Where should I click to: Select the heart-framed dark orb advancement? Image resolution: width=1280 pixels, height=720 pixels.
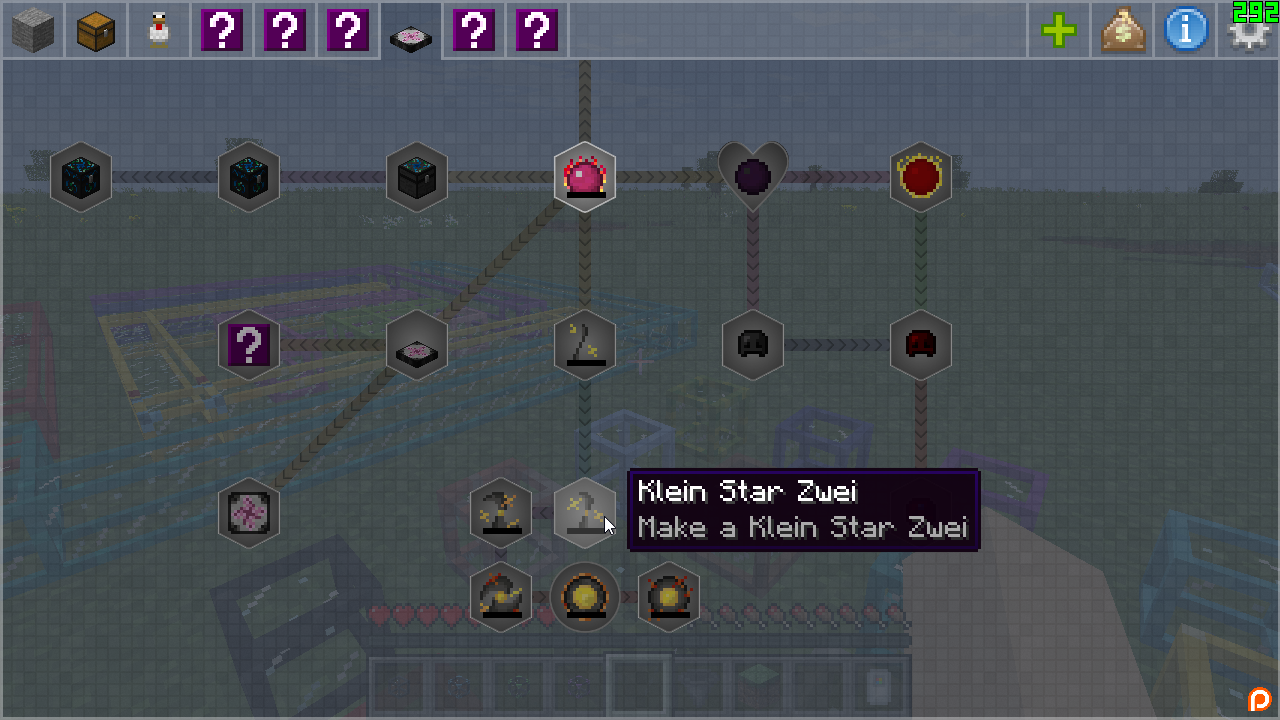[x=753, y=177]
